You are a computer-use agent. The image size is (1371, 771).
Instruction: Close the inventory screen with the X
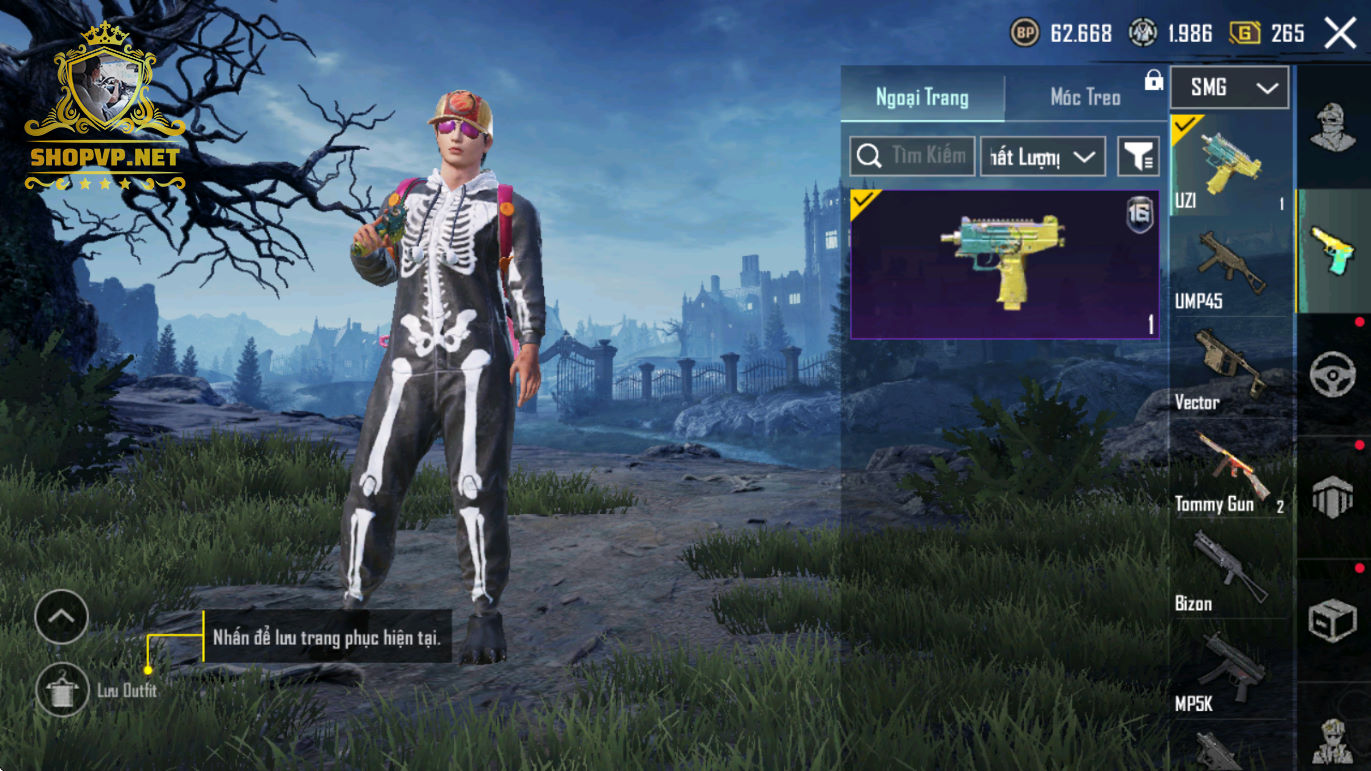pyautogui.click(x=1340, y=33)
